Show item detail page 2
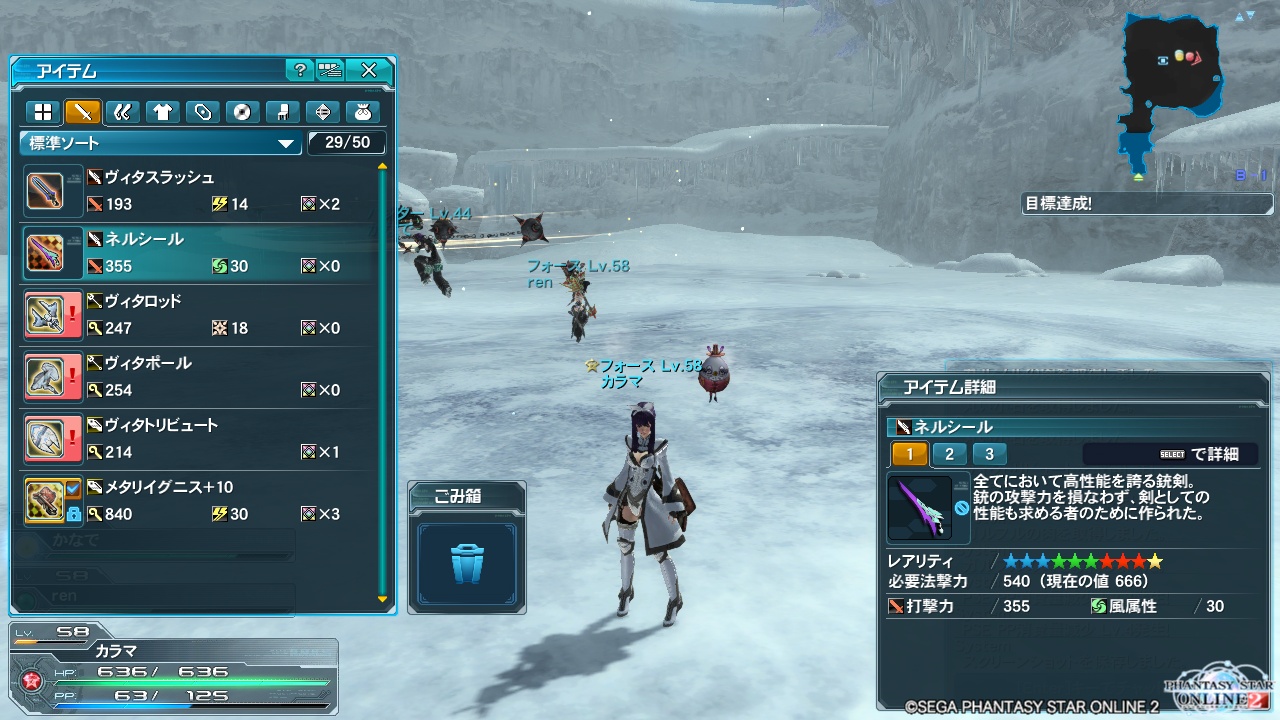 [x=949, y=454]
